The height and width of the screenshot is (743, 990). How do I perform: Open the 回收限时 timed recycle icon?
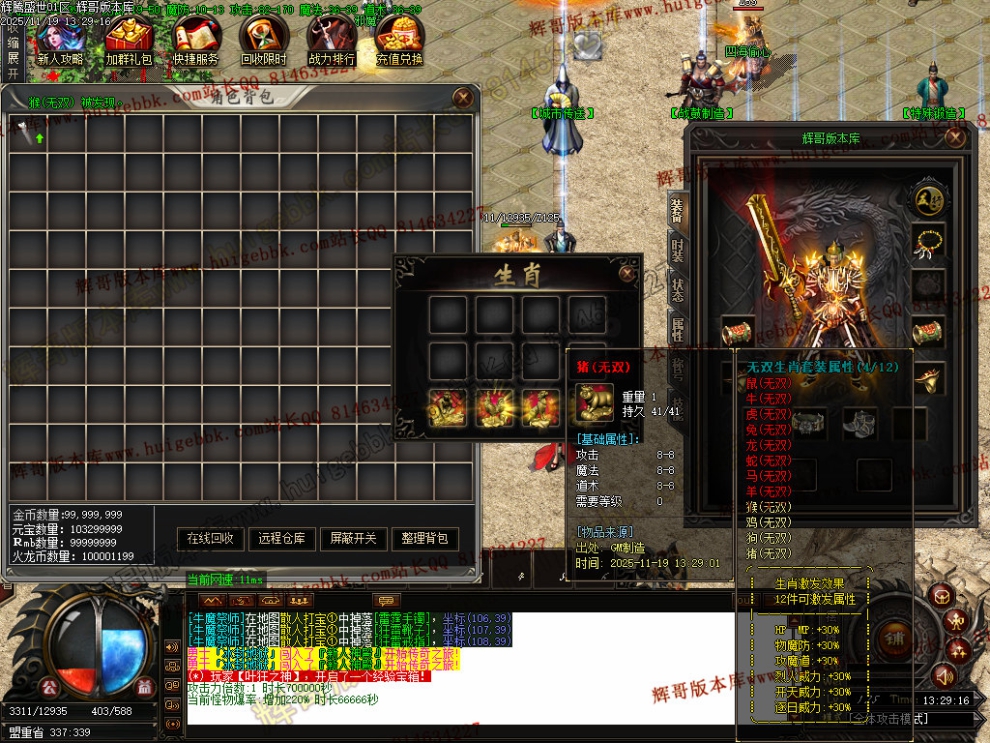(263, 42)
